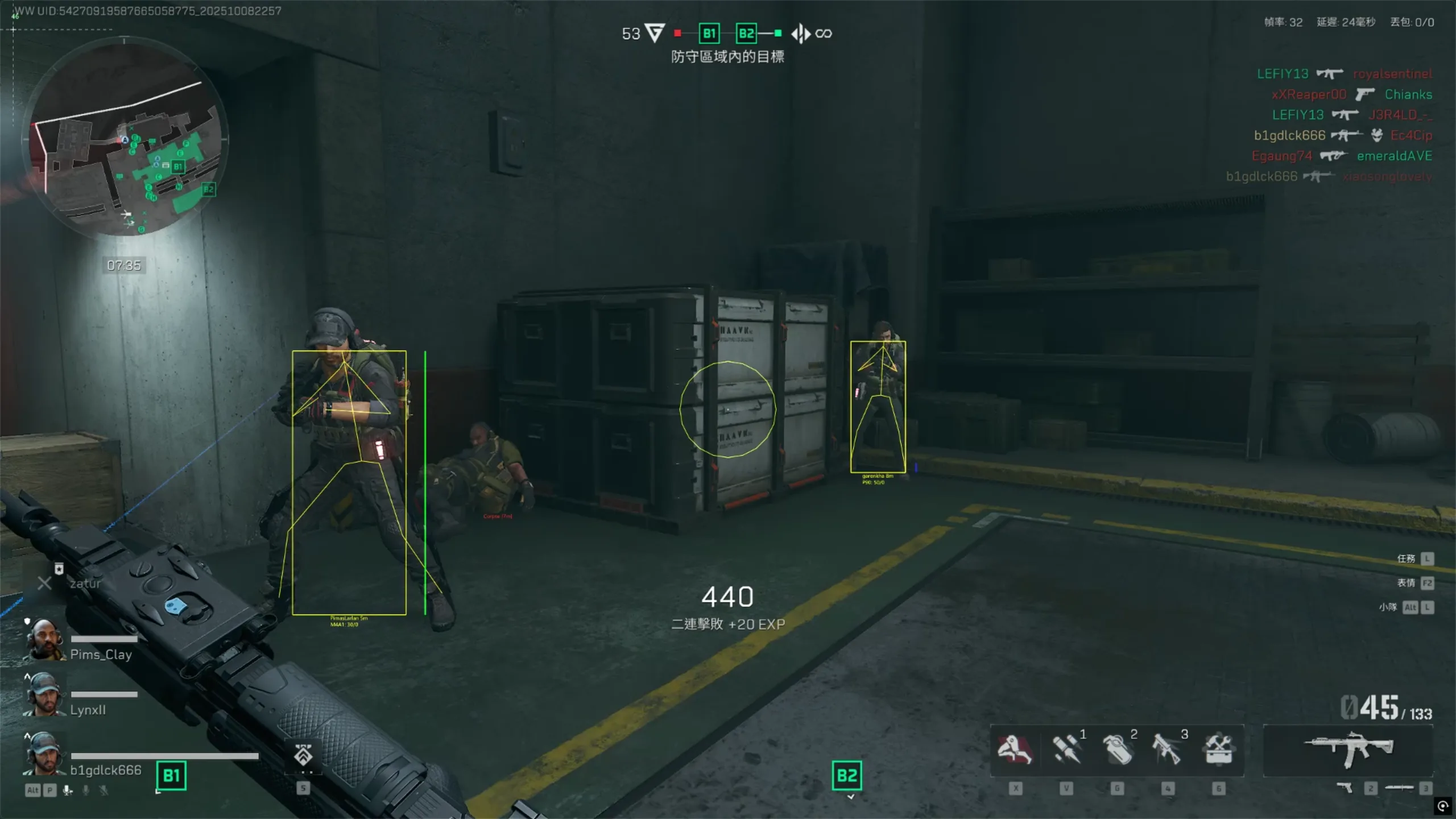This screenshot has width=1456, height=819.
Task: Switch to the pistol sidearm icon
Action: coord(1345,788)
